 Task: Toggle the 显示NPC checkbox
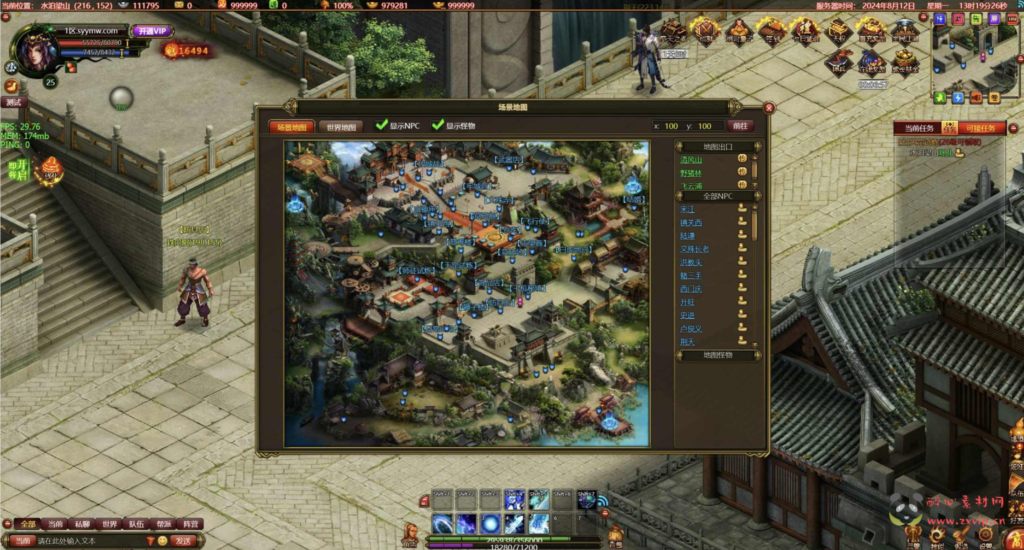tap(381, 126)
